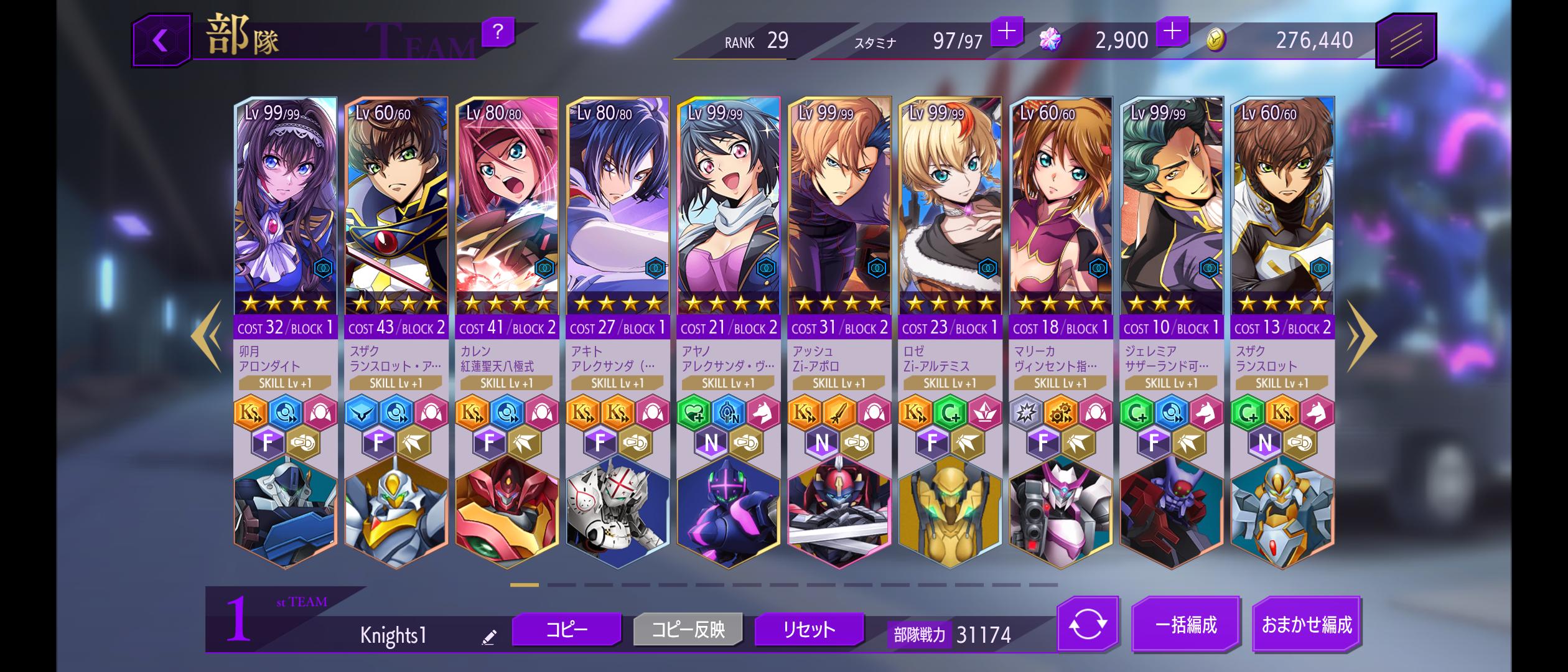Click the リセット reset button
Viewport: 1568px width, 672px height.
point(808,630)
